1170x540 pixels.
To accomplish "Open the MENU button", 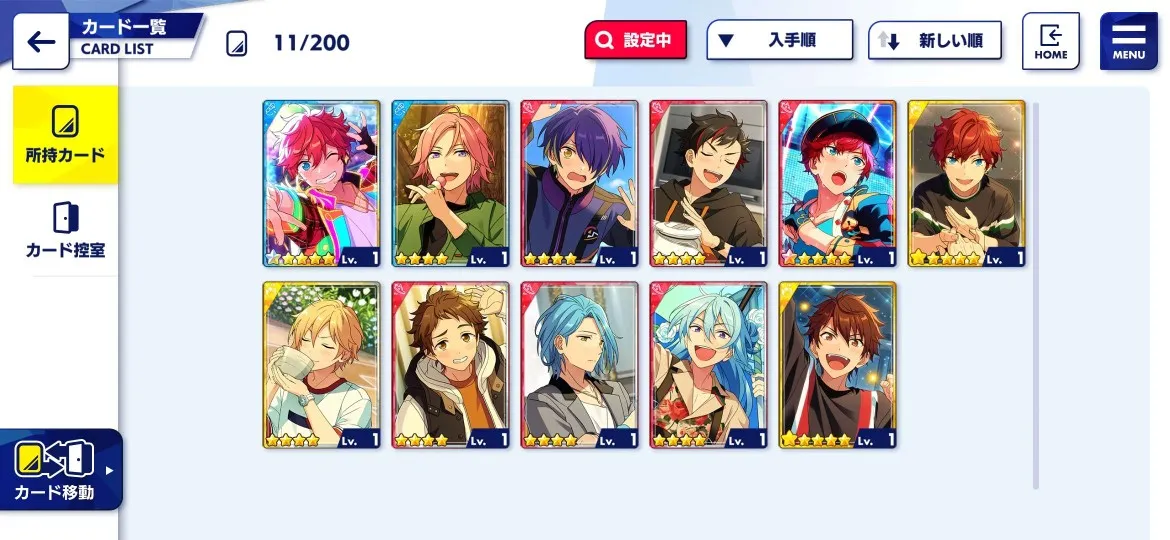I will 1128,41.
